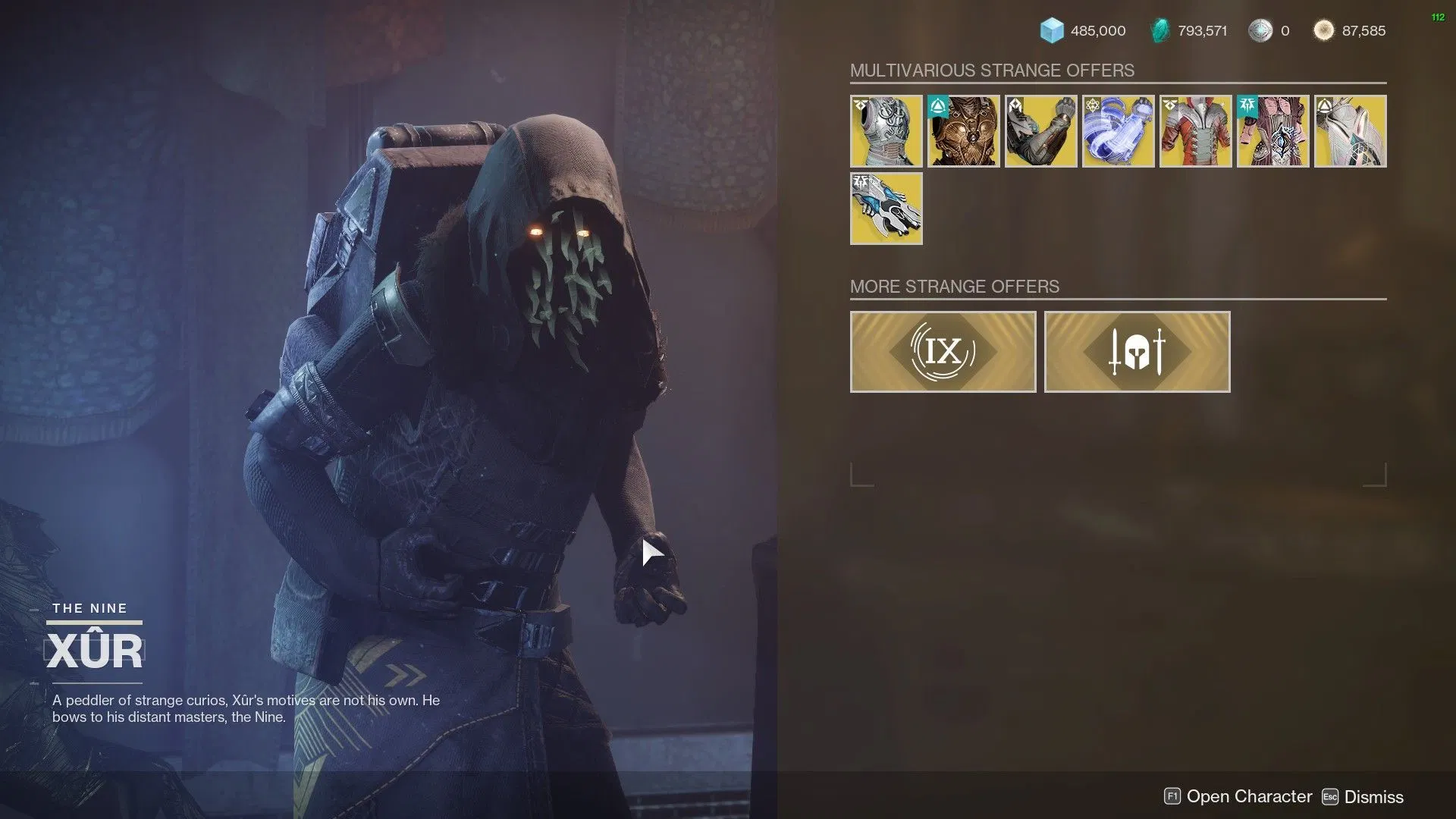The height and width of the screenshot is (819, 1456).
Task: Select the pink corset armor offer
Action: [x=1272, y=130]
